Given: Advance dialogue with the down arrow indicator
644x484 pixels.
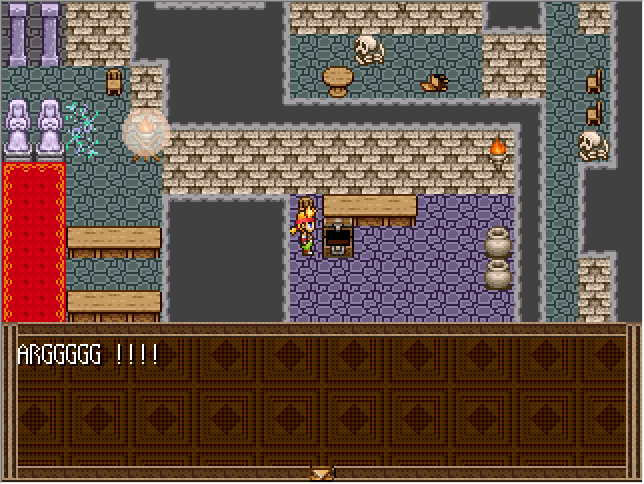Looking at the screenshot, I should click(x=321, y=473).
